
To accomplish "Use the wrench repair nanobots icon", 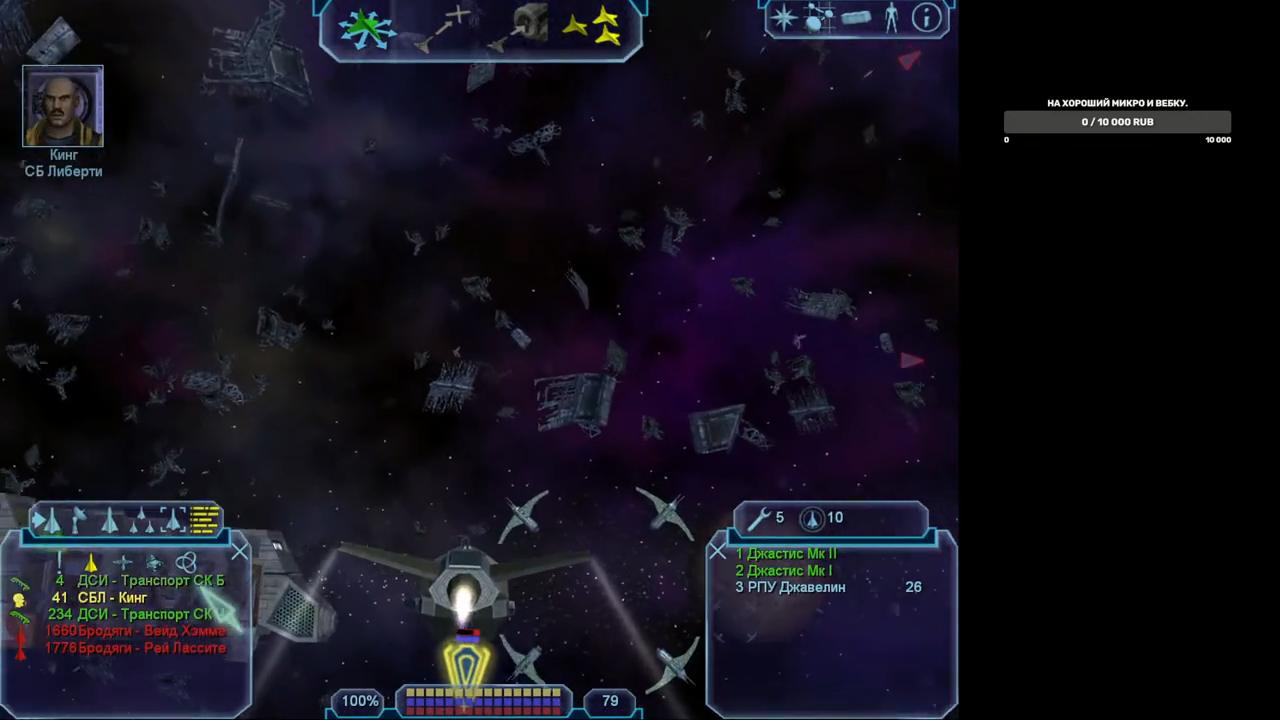I will pyautogui.click(x=760, y=518).
